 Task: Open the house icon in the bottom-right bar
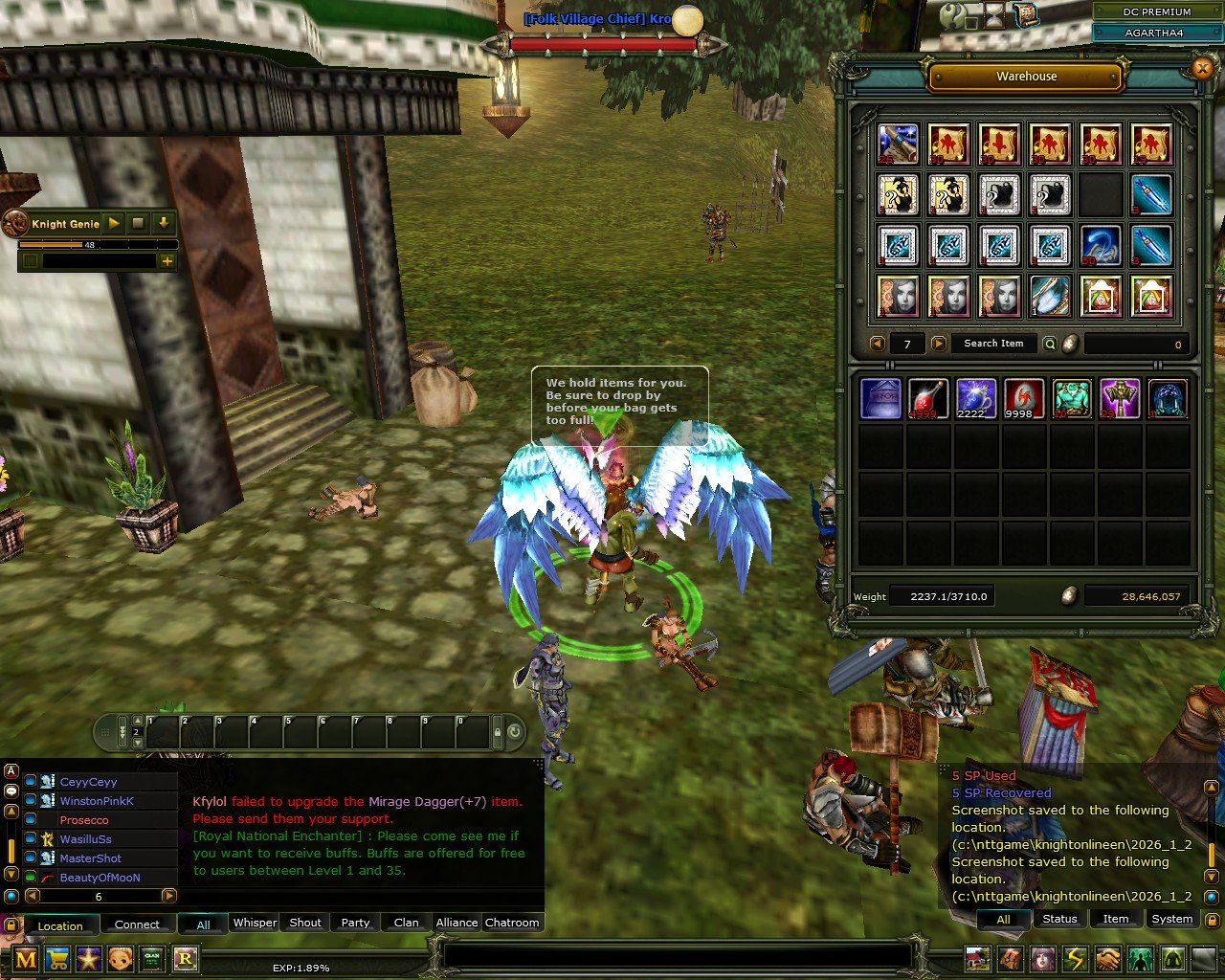[x=977, y=958]
